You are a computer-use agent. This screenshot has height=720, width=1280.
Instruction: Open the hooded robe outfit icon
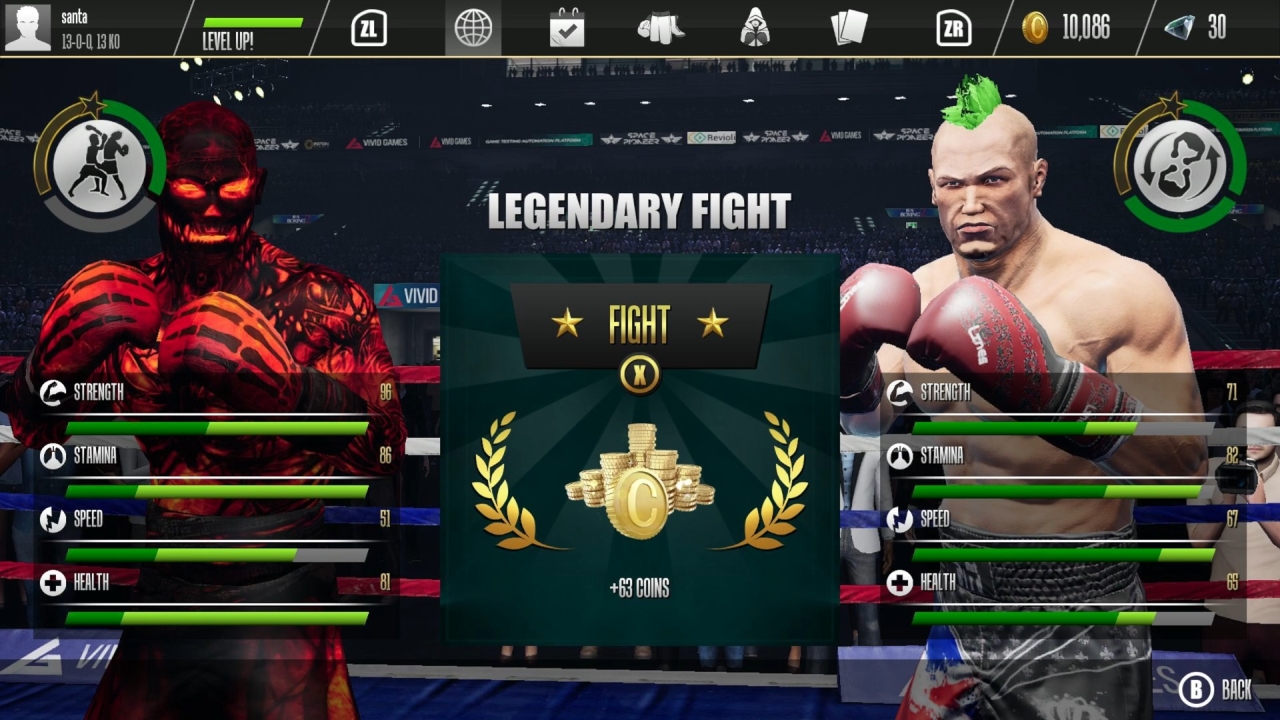pyautogui.click(x=756, y=28)
